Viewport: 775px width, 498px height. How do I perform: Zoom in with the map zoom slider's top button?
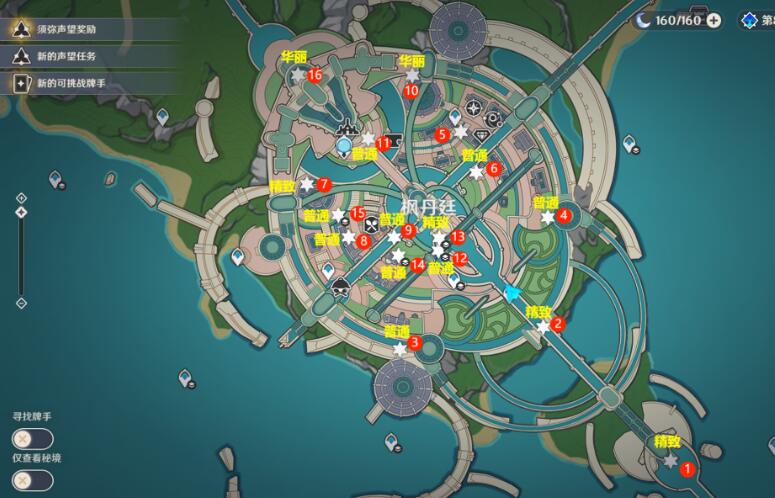click(21, 198)
